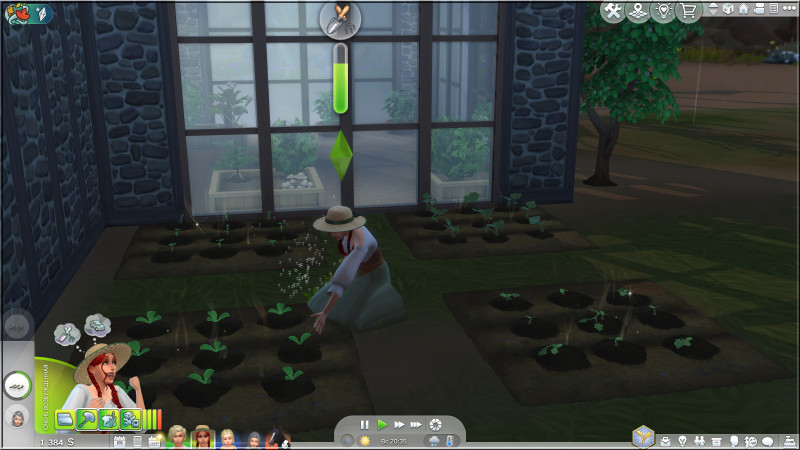Open the map view pin icon
This screenshot has width=800, height=450.
638,11
